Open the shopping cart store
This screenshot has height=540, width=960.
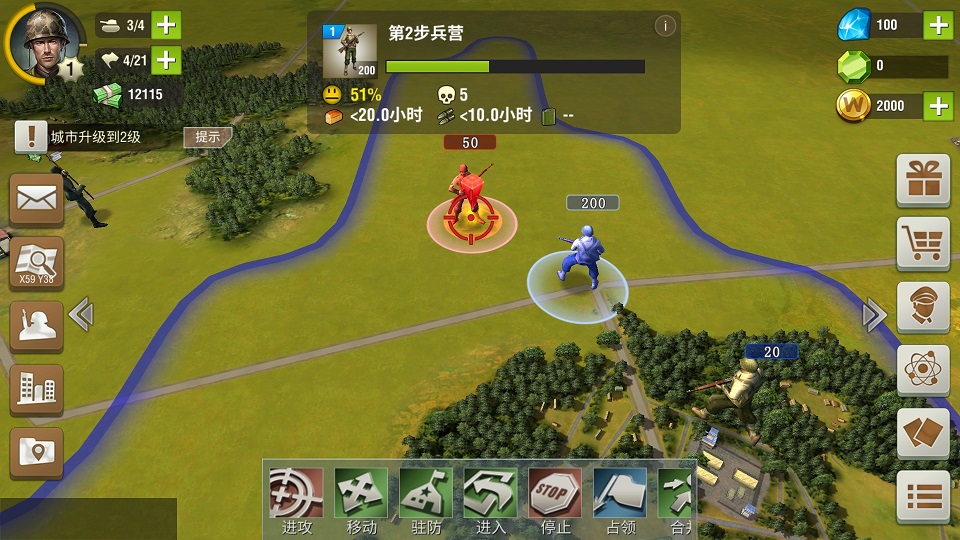923,243
